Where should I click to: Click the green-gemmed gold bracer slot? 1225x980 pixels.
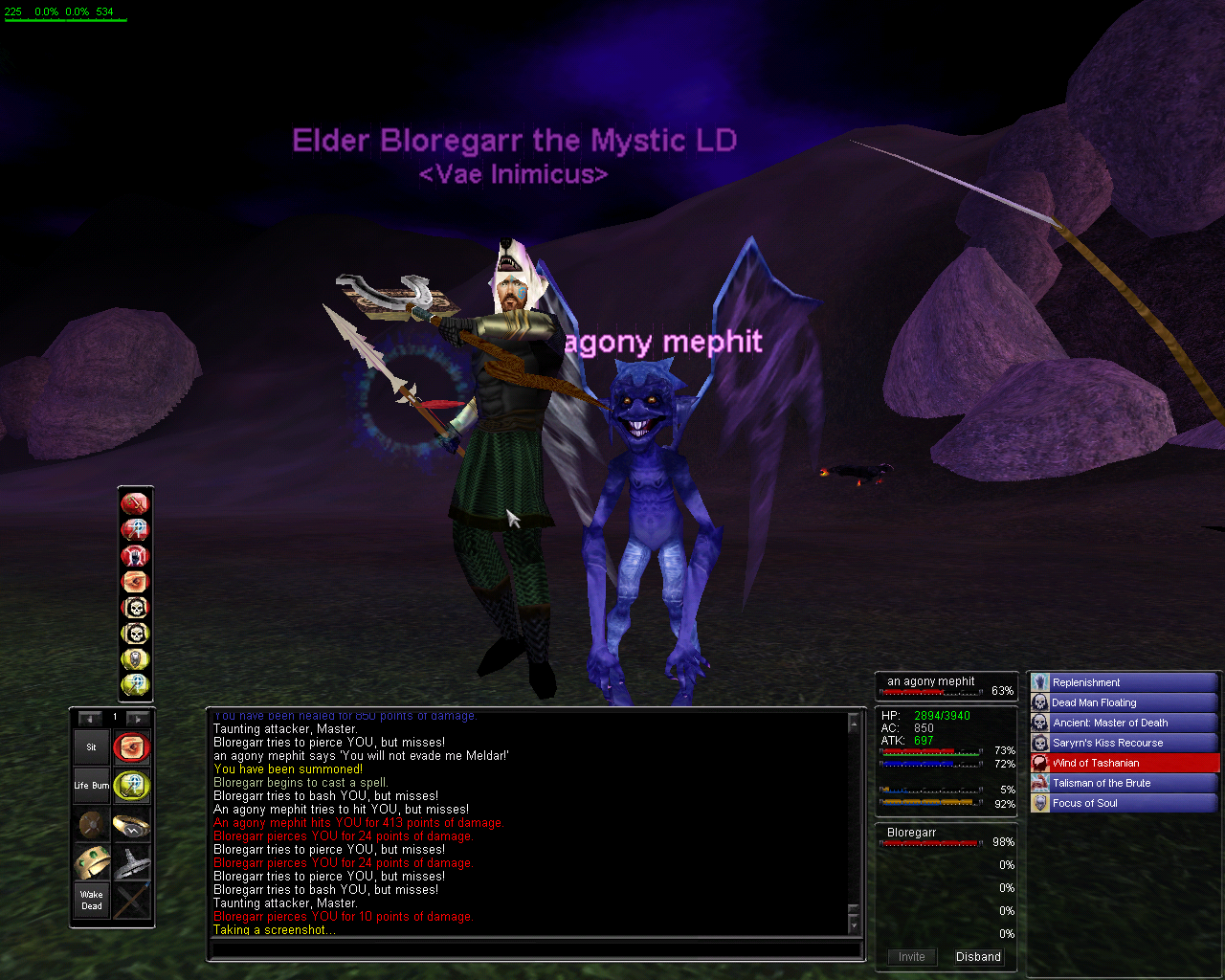point(92,862)
